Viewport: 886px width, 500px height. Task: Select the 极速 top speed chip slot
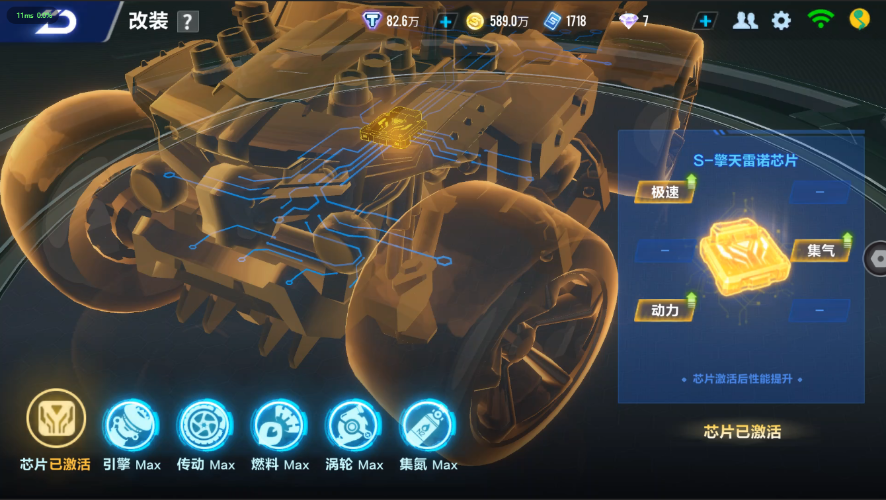pyautogui.click(x=666, y=191)
